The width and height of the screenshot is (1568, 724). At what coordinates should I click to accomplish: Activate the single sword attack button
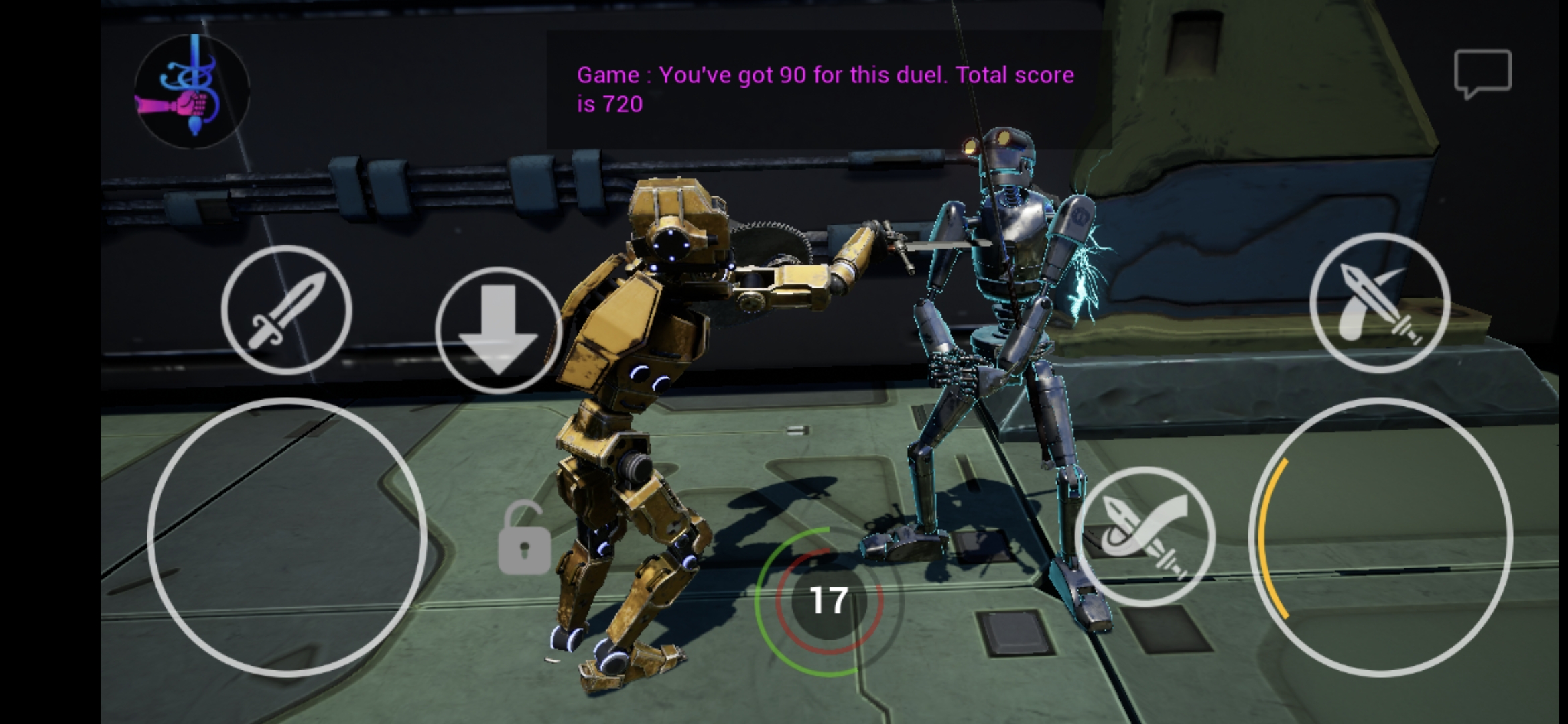[x=287, y=310]
